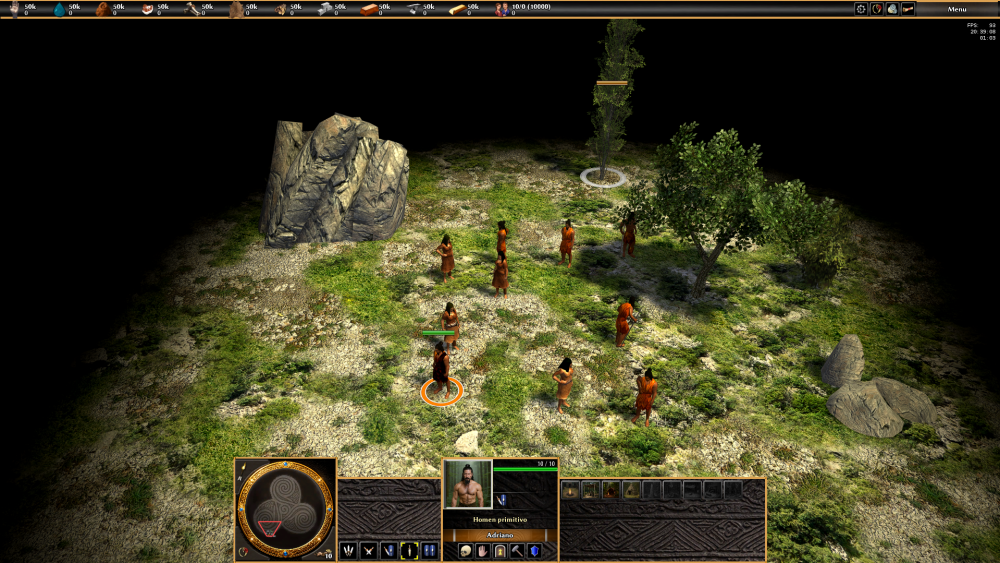Open the Menu button

(x=957, y=9)
